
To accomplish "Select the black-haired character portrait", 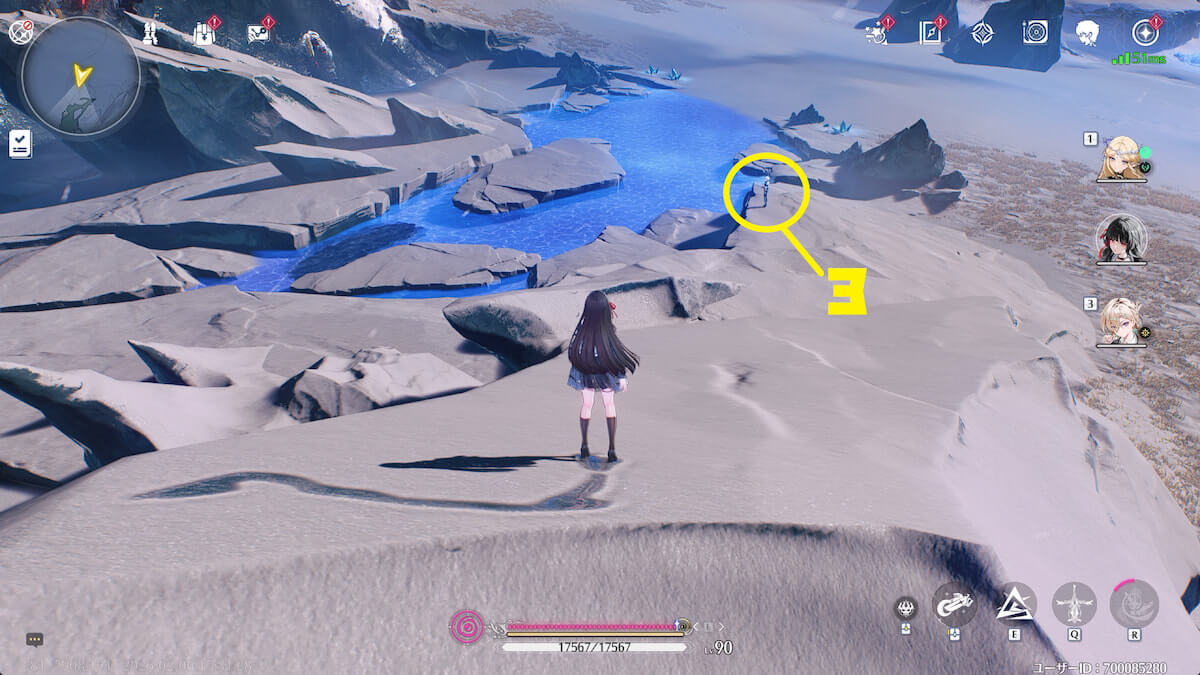I will point(1120,238).
